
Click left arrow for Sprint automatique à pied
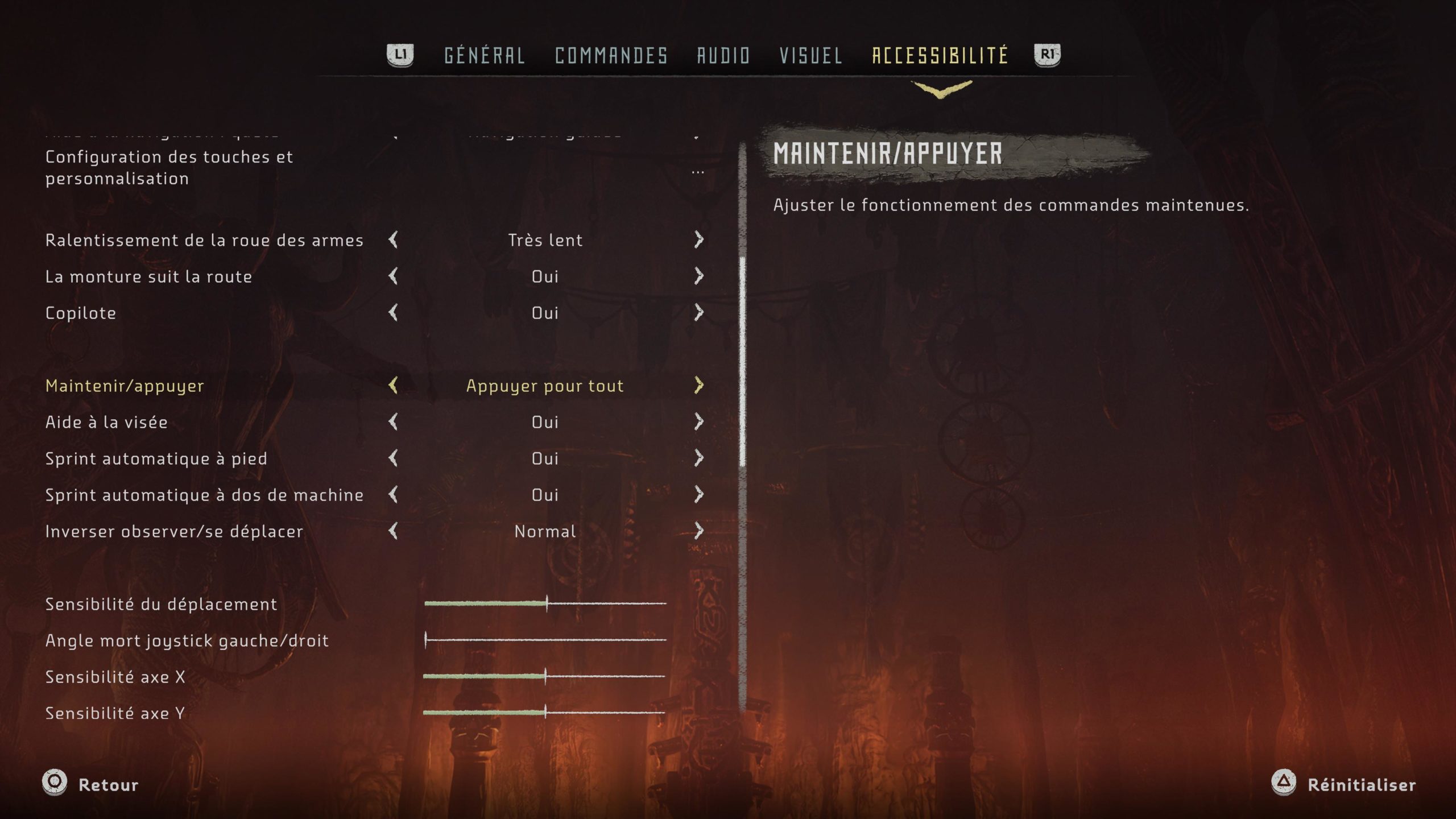(393, 458)
